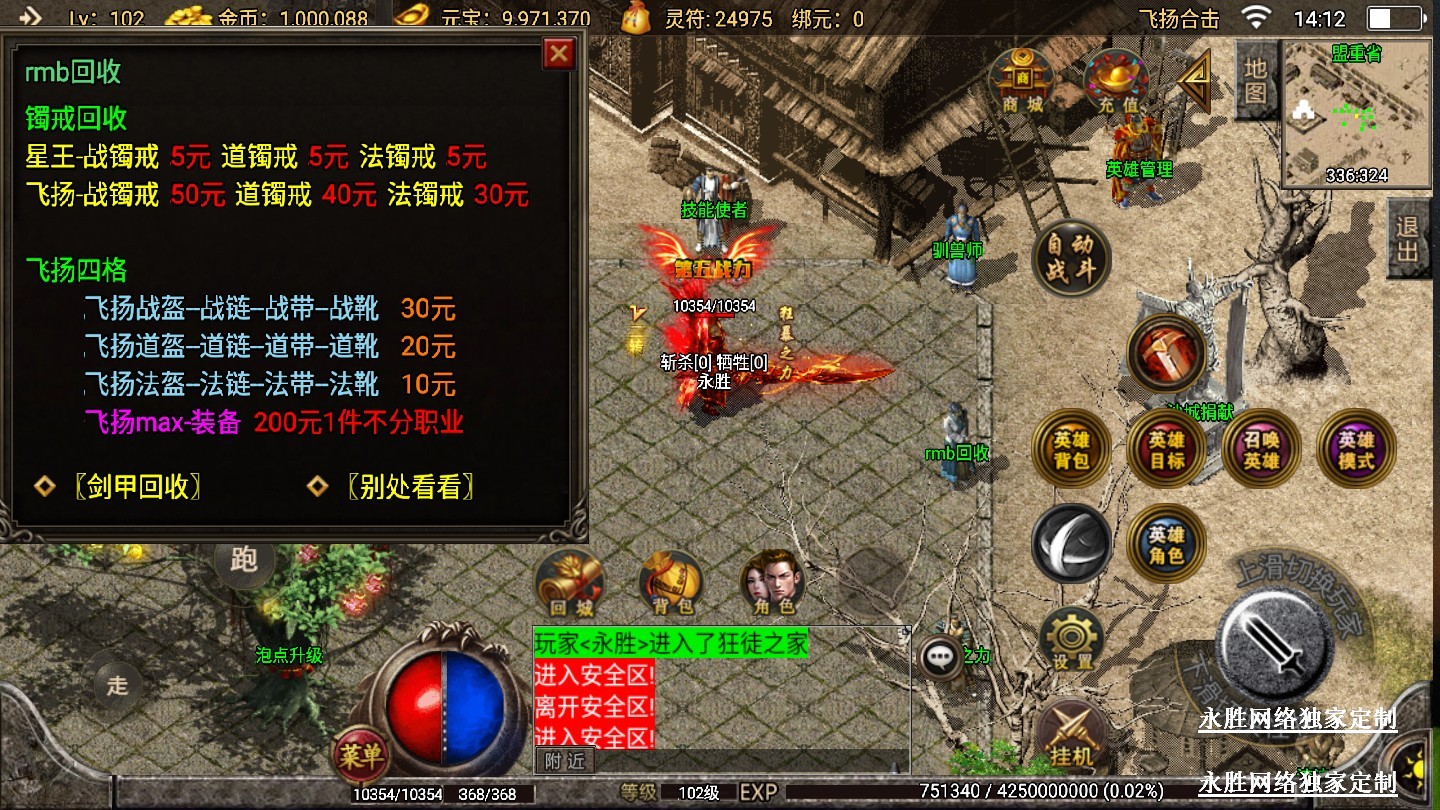1440x810 pixels.
Task: Open the 英雄角色 hero character panel
Action: pos(1166,544)
